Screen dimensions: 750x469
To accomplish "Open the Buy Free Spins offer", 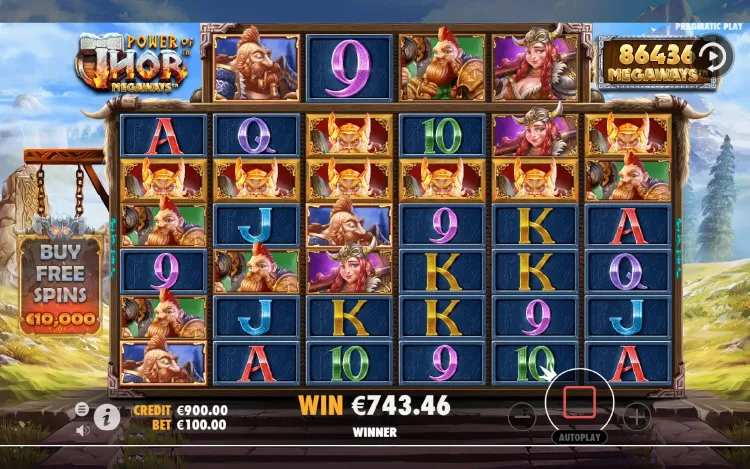I will tap(60, 284).
